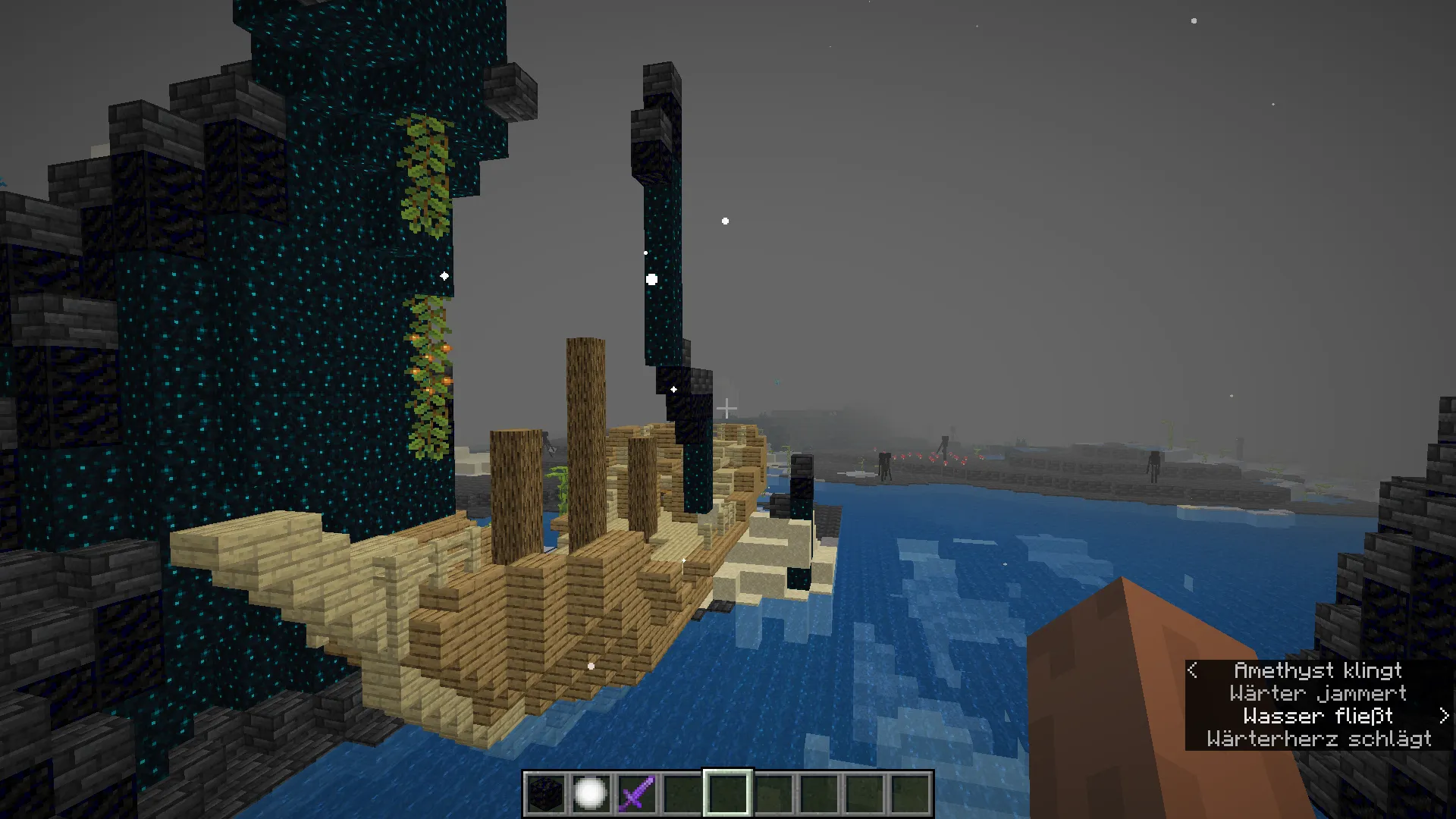Click the 'Wärter jammert' subtitle line
The width and height of the screenshot is (1456, 819).
(x=1318, y=693)
